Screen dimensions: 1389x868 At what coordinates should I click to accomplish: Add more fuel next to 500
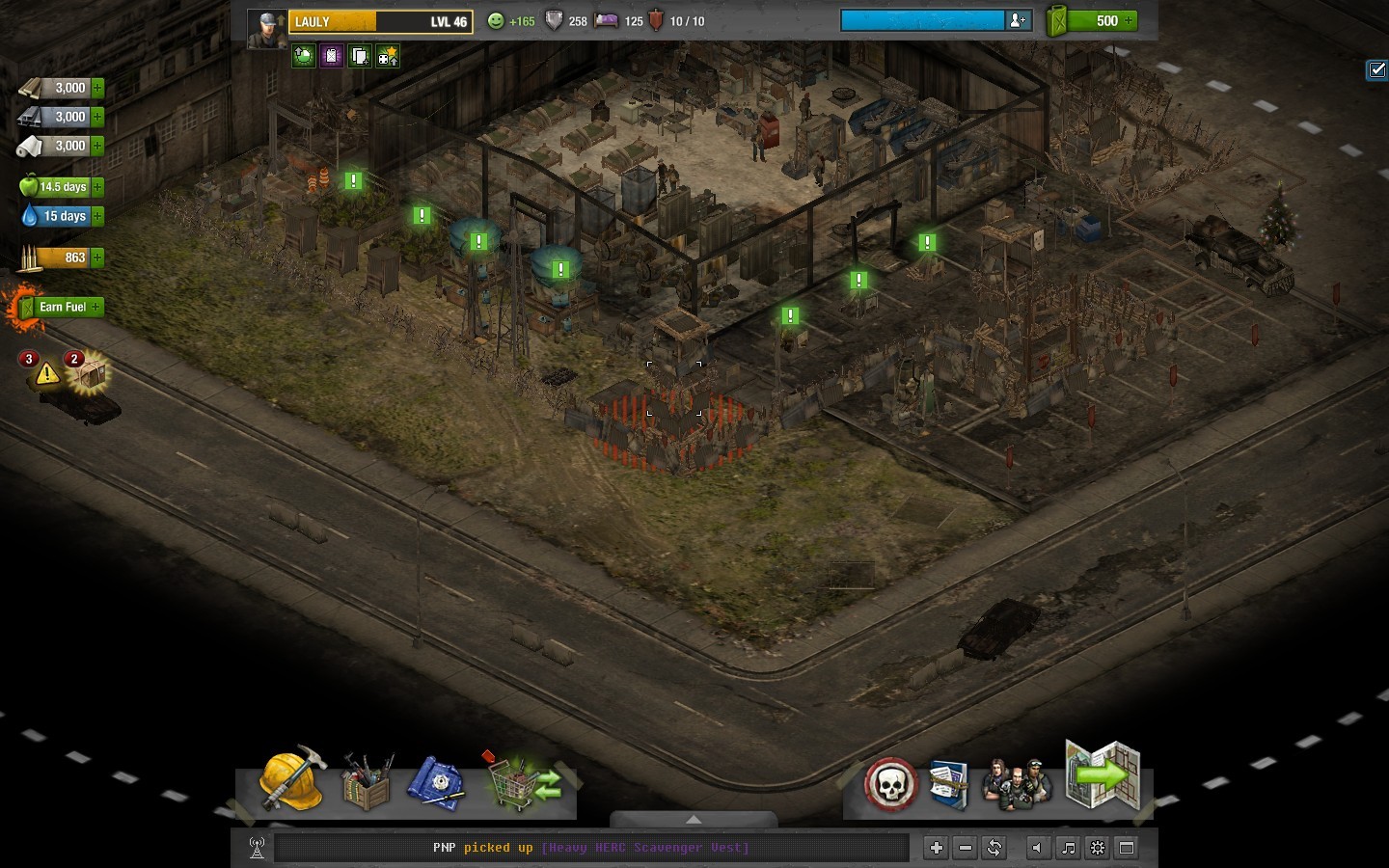point(1129,20)
